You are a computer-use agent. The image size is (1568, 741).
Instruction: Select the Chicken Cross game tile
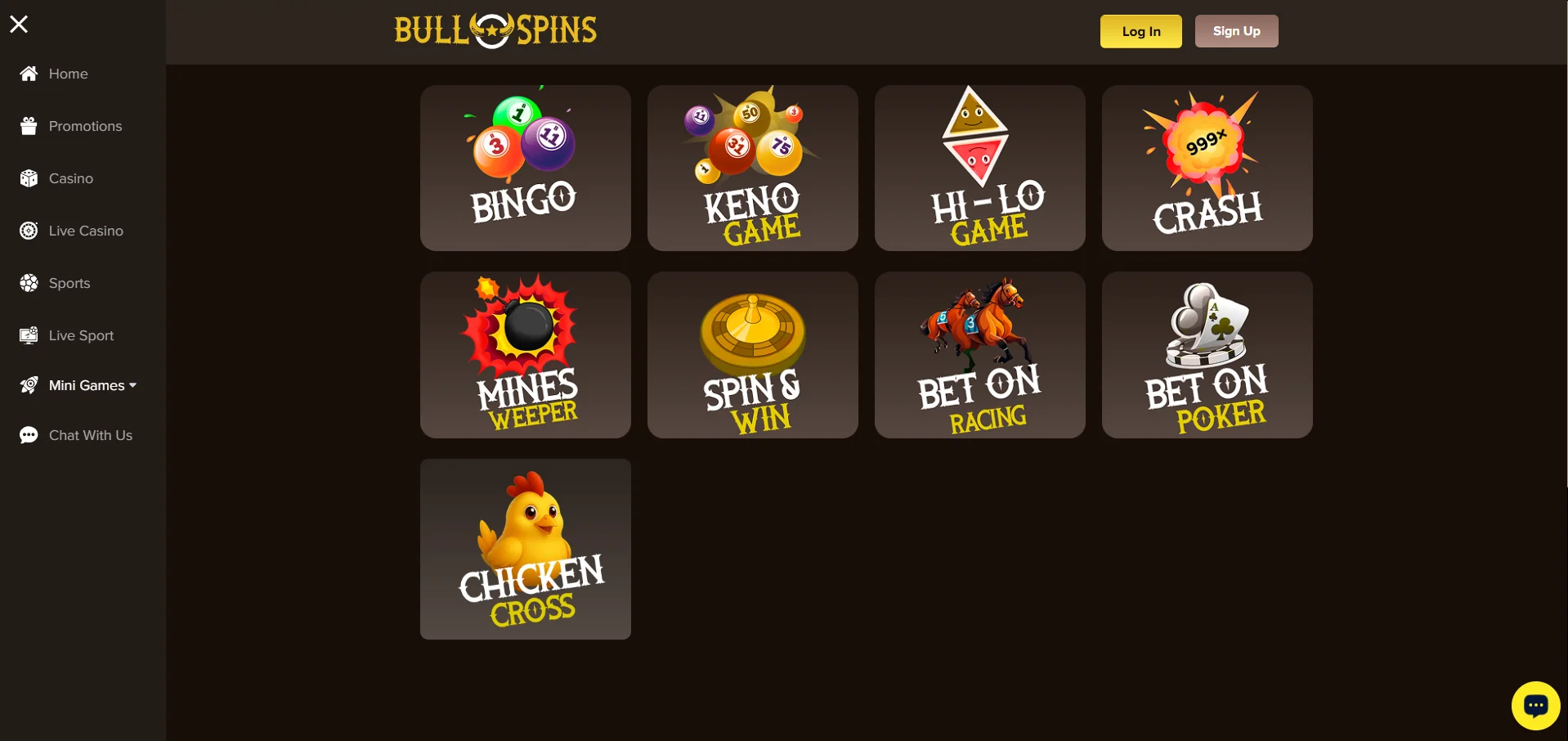525,549
